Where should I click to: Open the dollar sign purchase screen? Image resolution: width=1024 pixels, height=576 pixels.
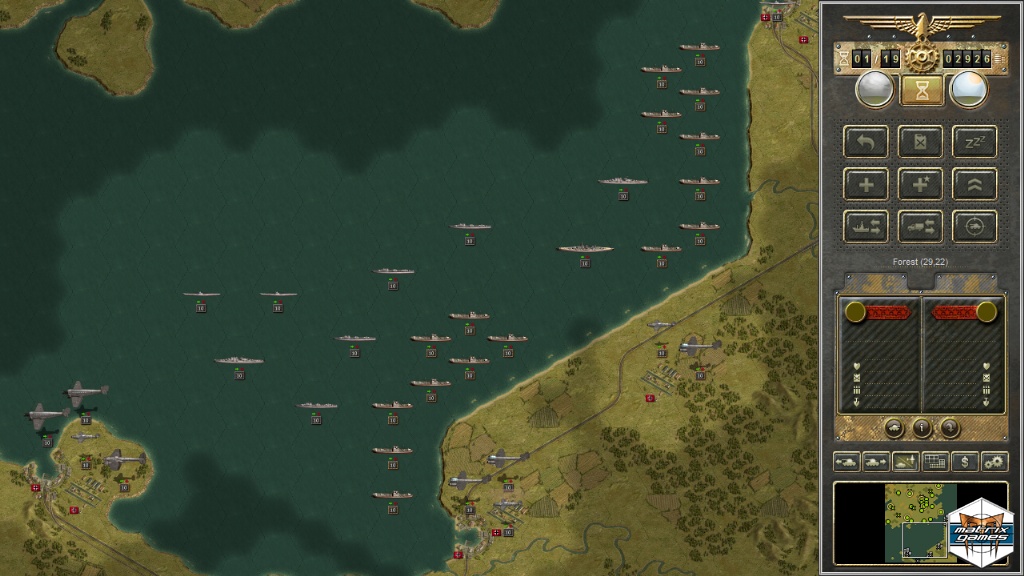964,462
